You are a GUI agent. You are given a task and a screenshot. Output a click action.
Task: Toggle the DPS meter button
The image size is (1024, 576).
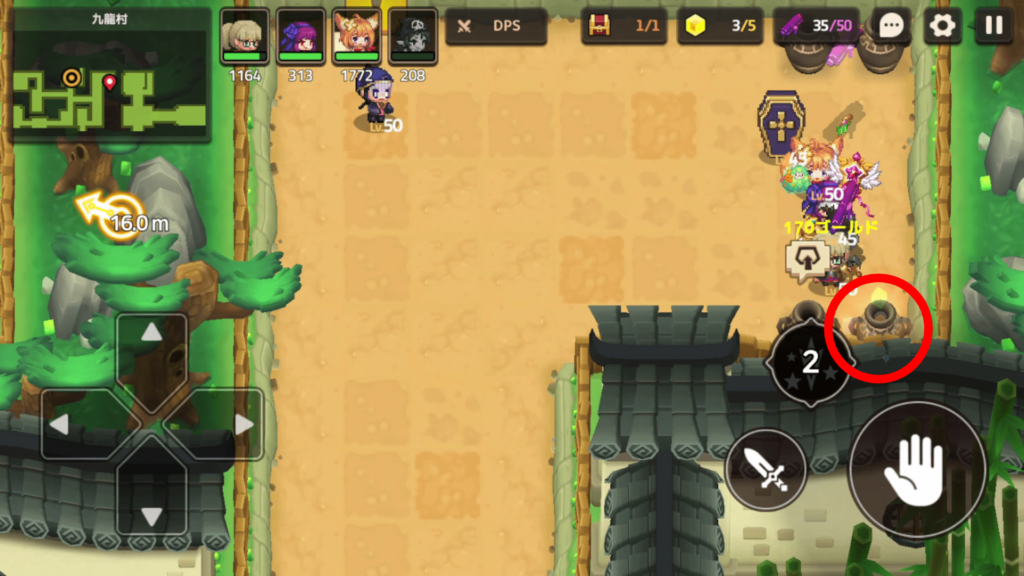tap(496, 26)
